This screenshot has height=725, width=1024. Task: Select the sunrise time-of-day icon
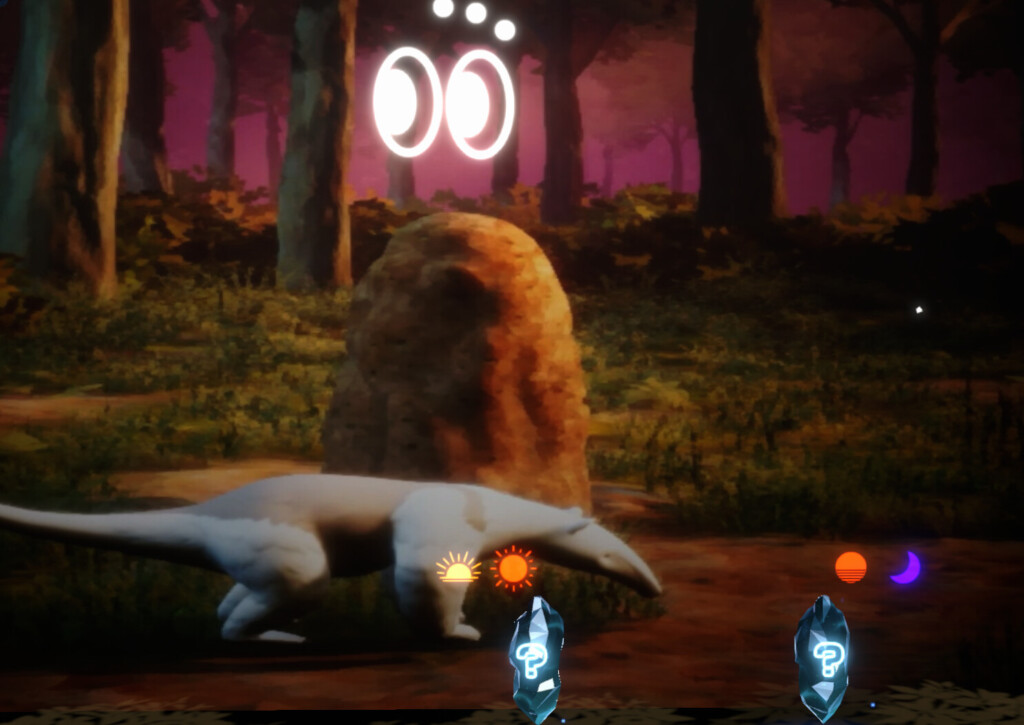[x=459, y=568]
